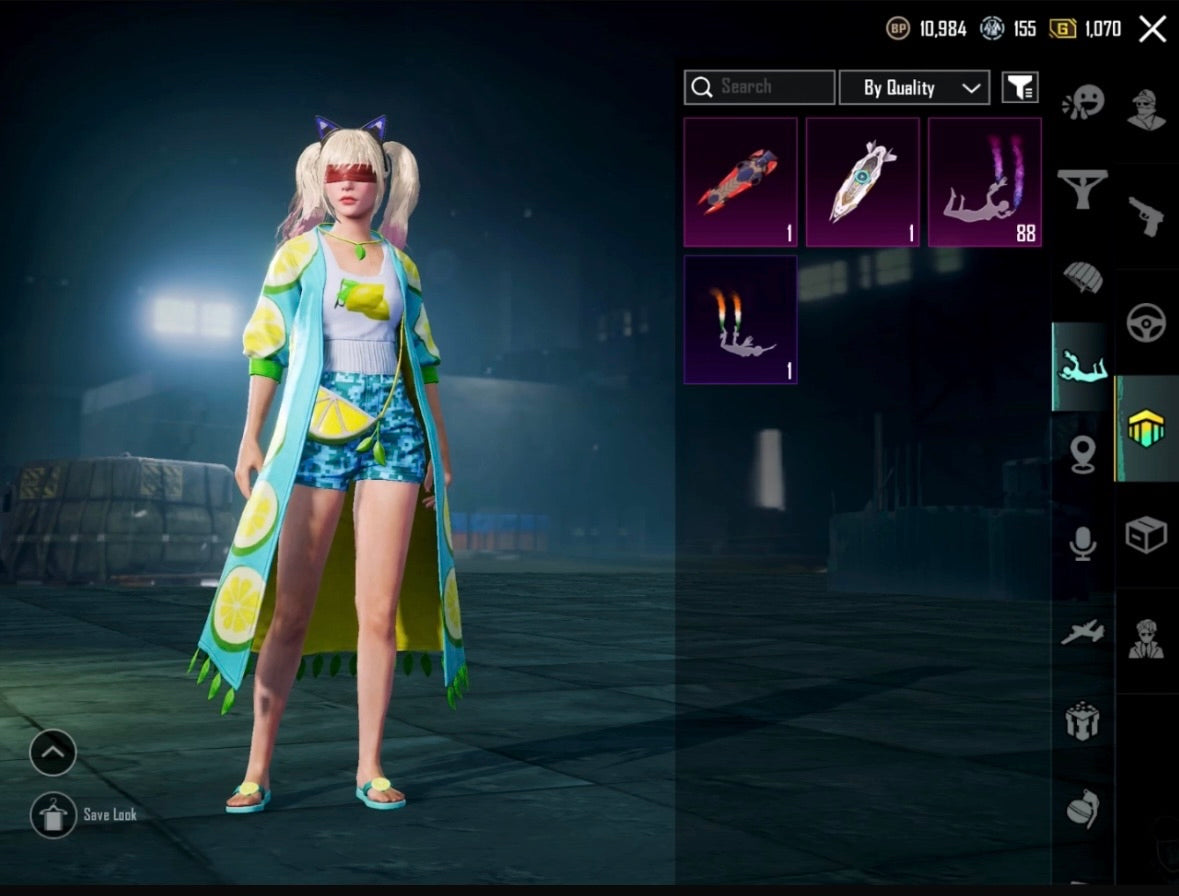The width and height of the screenshot is (1179, 896).
Task: Open the parachute category
Action: (1082, 277)
